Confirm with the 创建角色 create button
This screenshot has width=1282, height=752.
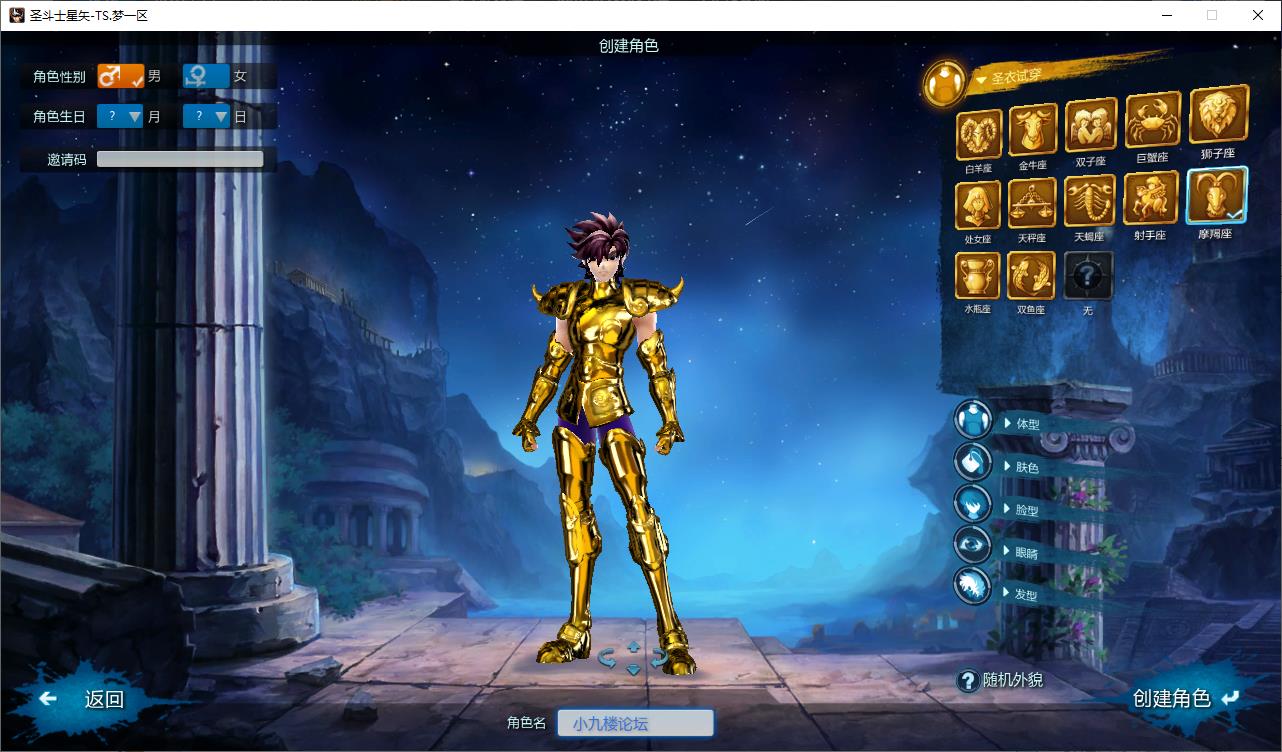tap(1184, 698)
